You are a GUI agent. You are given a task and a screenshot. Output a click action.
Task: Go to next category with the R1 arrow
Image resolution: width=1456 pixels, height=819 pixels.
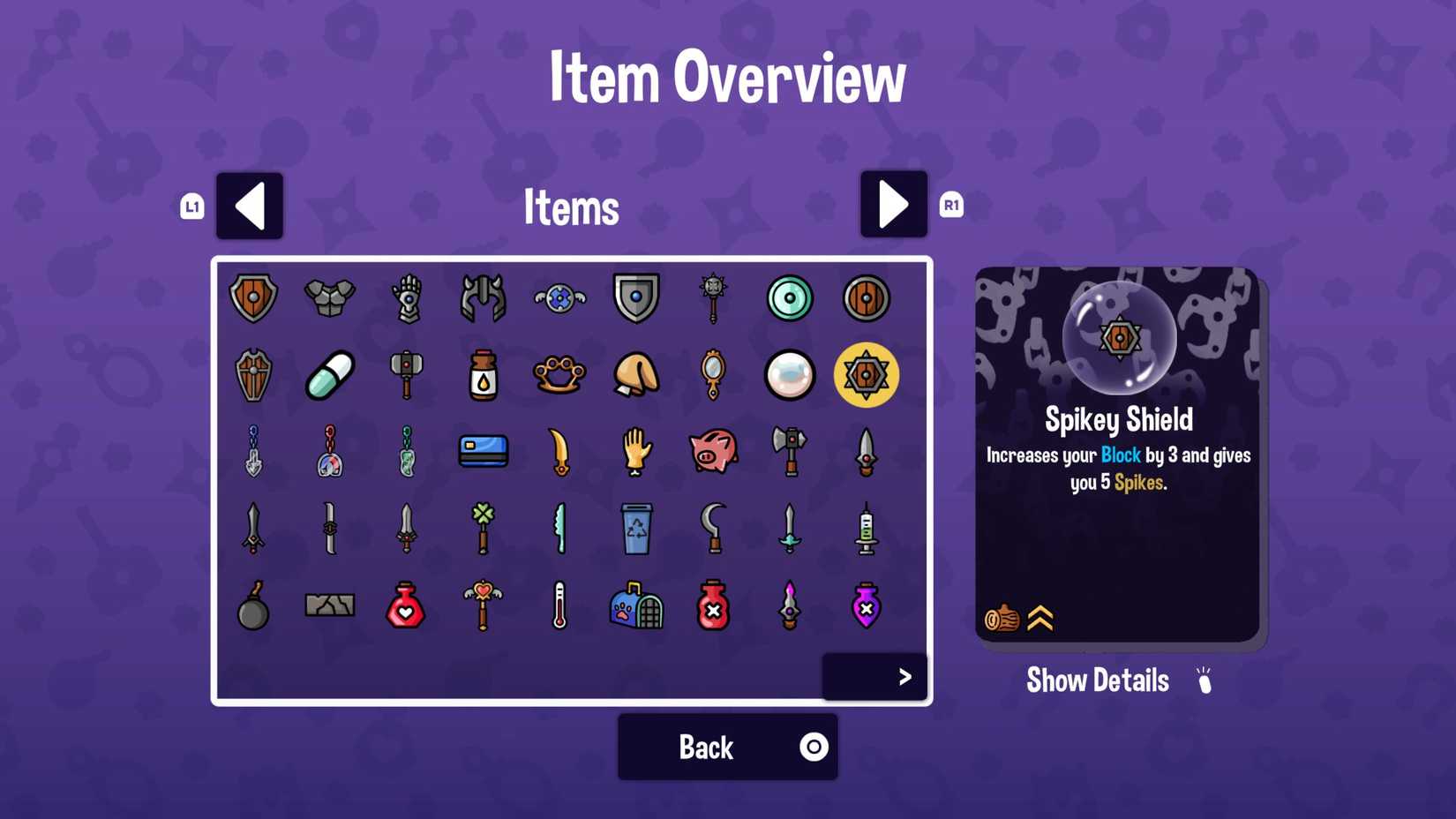tap(893, 205)
